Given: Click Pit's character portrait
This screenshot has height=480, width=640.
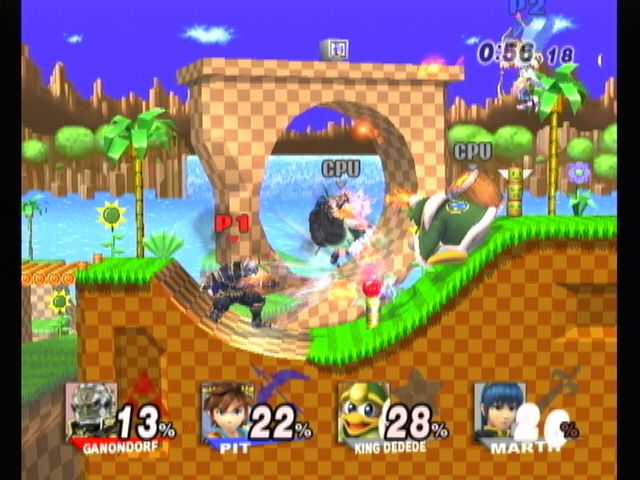Looking at the screenshot, I should coord(226,410).
